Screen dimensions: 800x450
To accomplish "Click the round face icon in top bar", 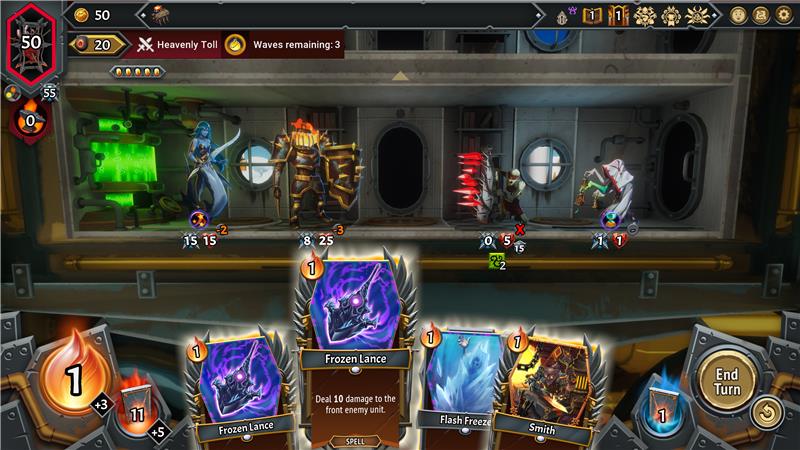I will pos(738,15).
